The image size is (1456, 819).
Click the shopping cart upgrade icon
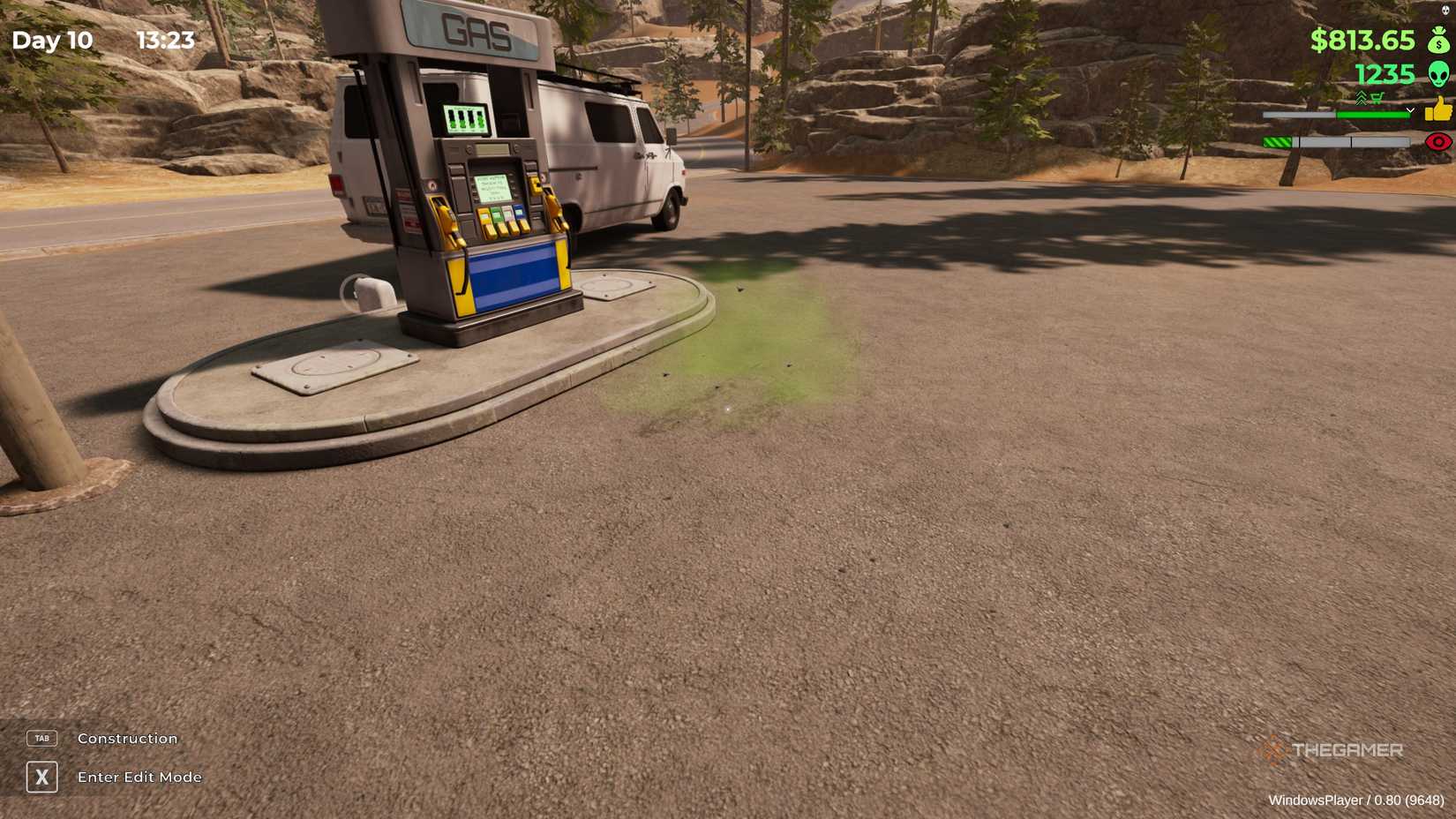click(x=1377, y=97)
